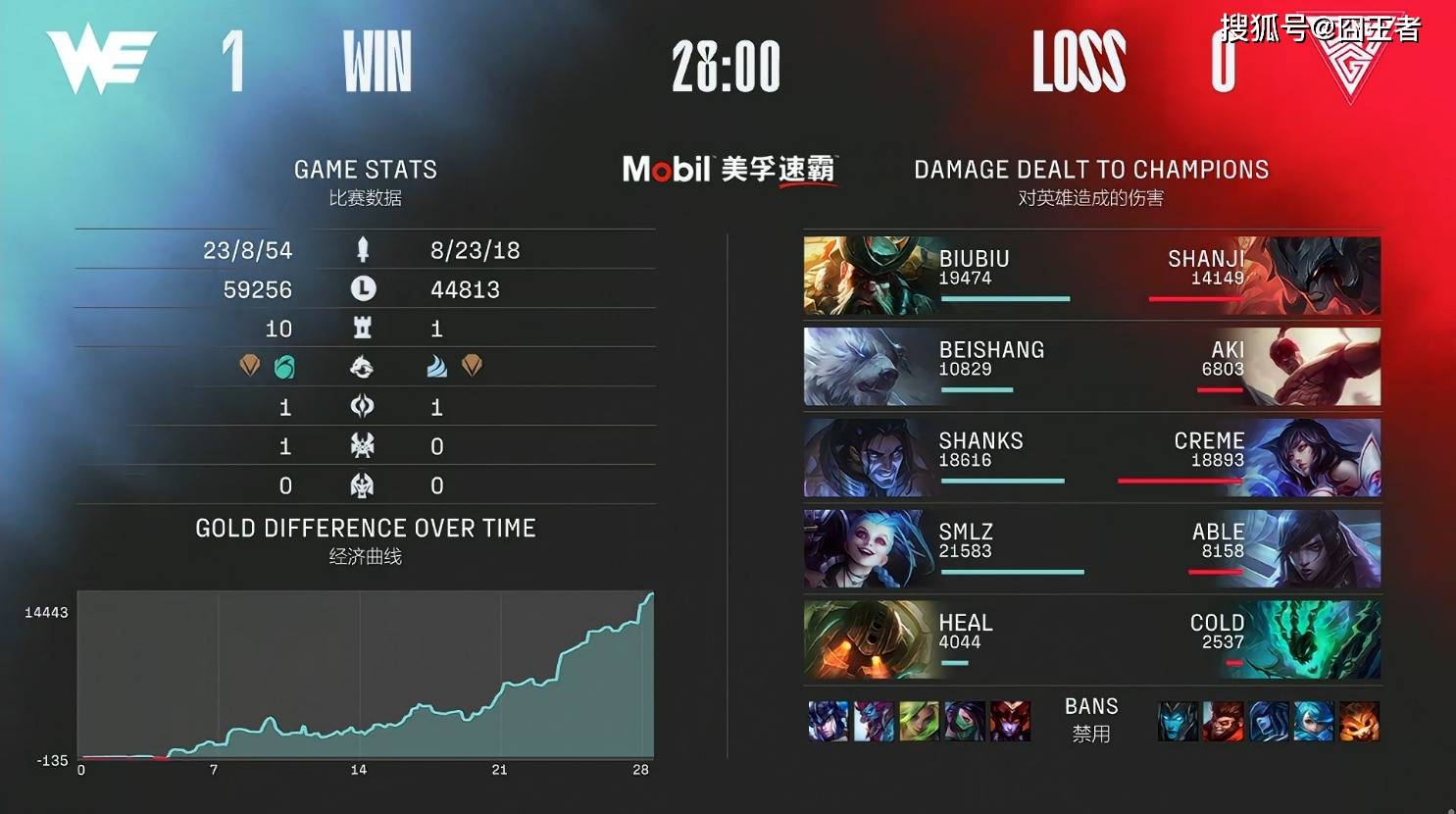Click the Sohu watermark text
The height and width of the screenshot is (814, 1456).
[1319, 29]
